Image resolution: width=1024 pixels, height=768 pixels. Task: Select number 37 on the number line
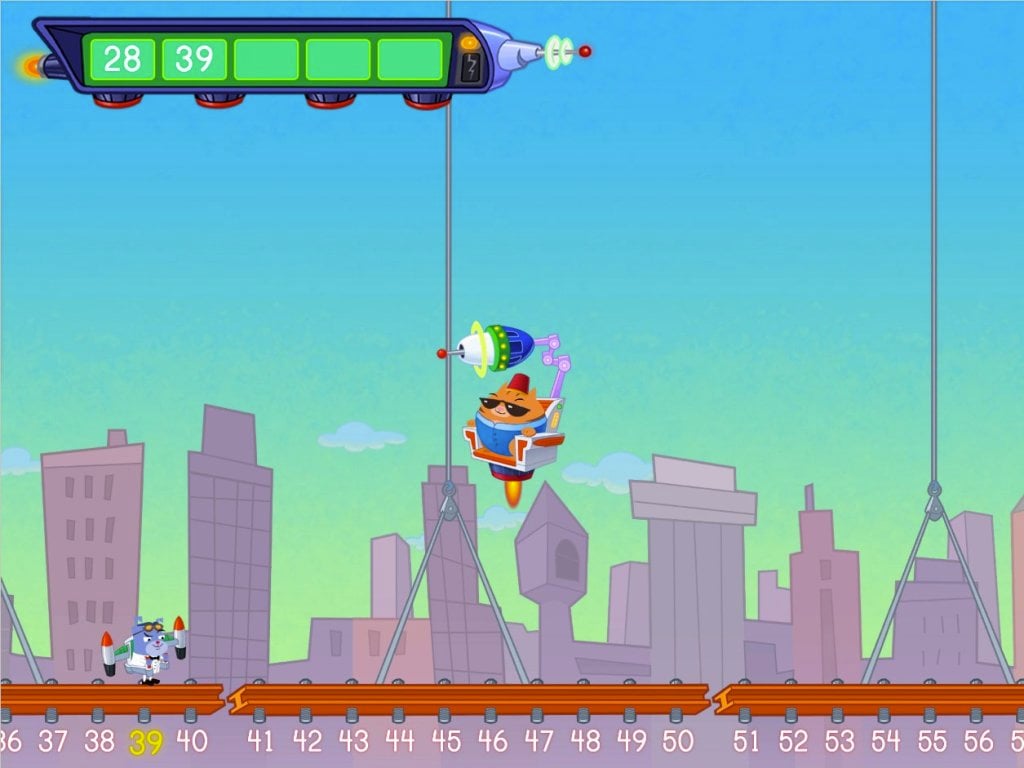click(x=53, y=741)
